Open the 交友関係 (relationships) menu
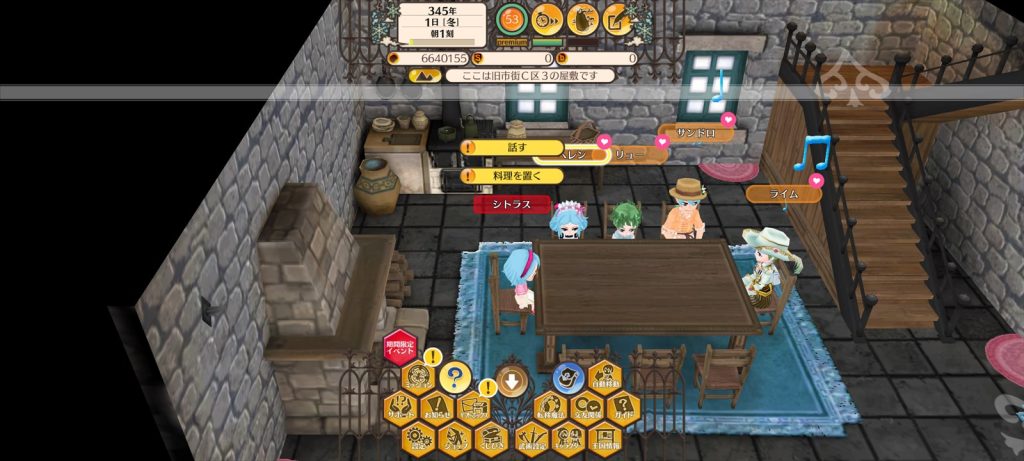The width and height of the screenshot is (1024, 461). 586,408
